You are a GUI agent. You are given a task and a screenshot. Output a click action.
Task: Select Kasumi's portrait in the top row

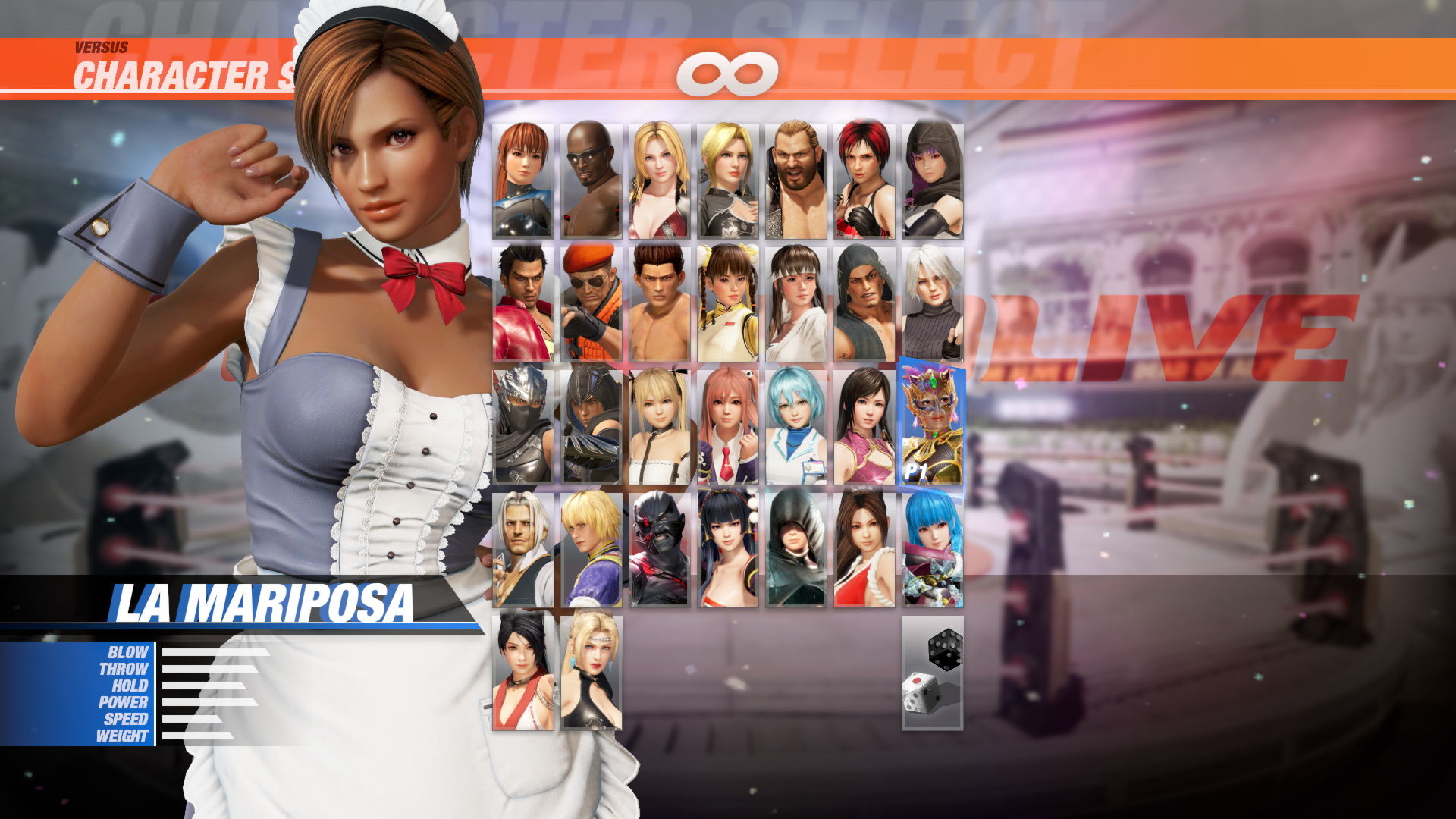coord(523,178)
